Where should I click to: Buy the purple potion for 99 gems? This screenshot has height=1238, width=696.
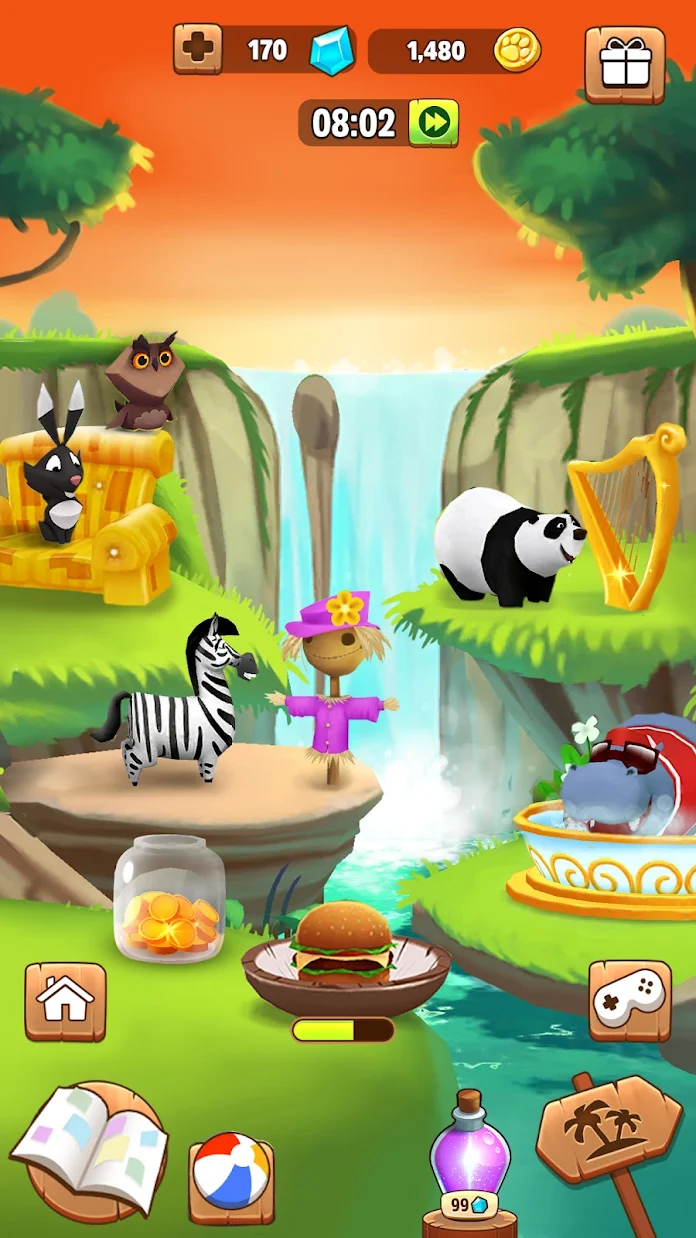[x=469, y=1160]
